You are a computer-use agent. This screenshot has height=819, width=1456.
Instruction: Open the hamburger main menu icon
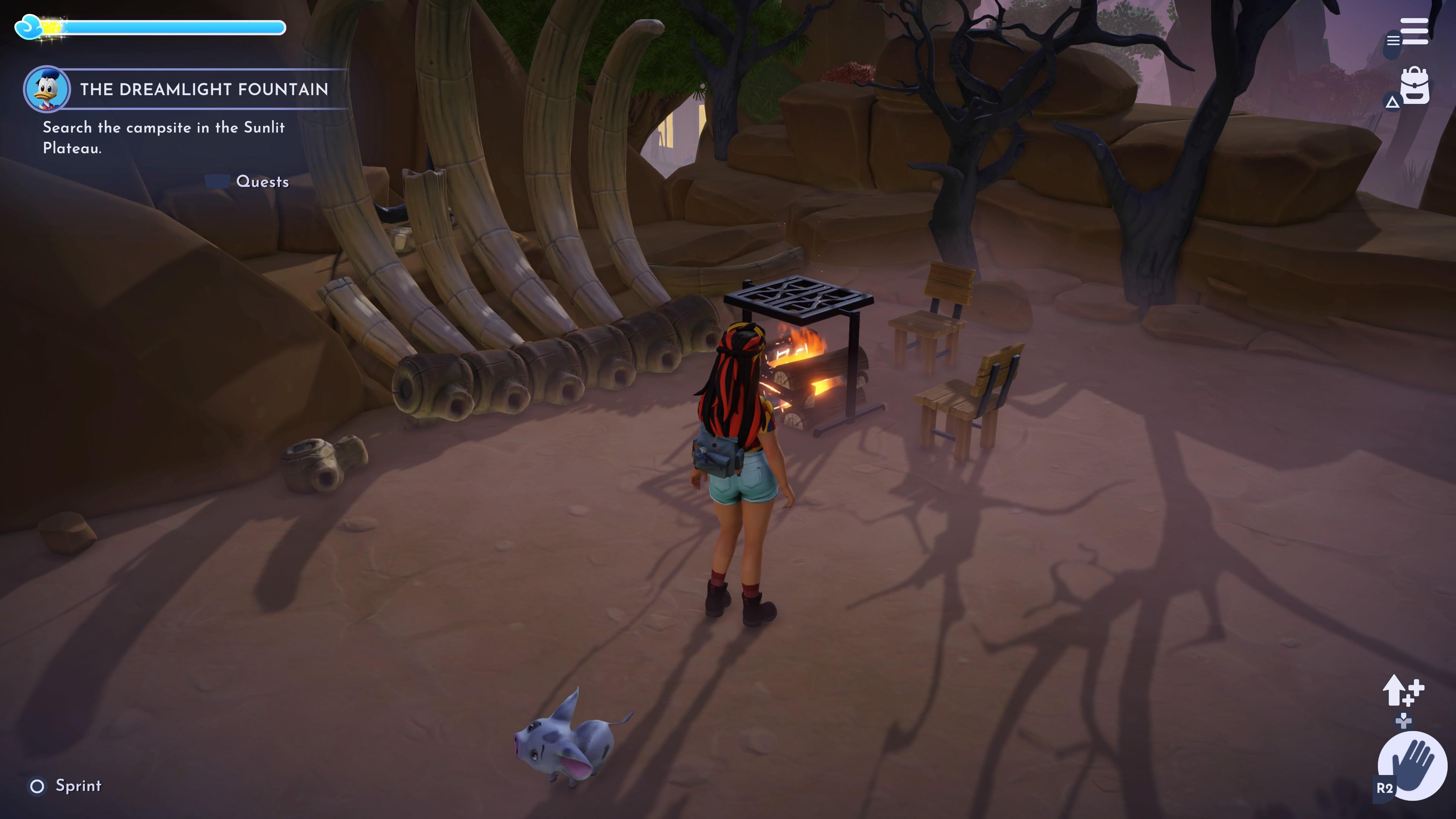[1414, 31]
